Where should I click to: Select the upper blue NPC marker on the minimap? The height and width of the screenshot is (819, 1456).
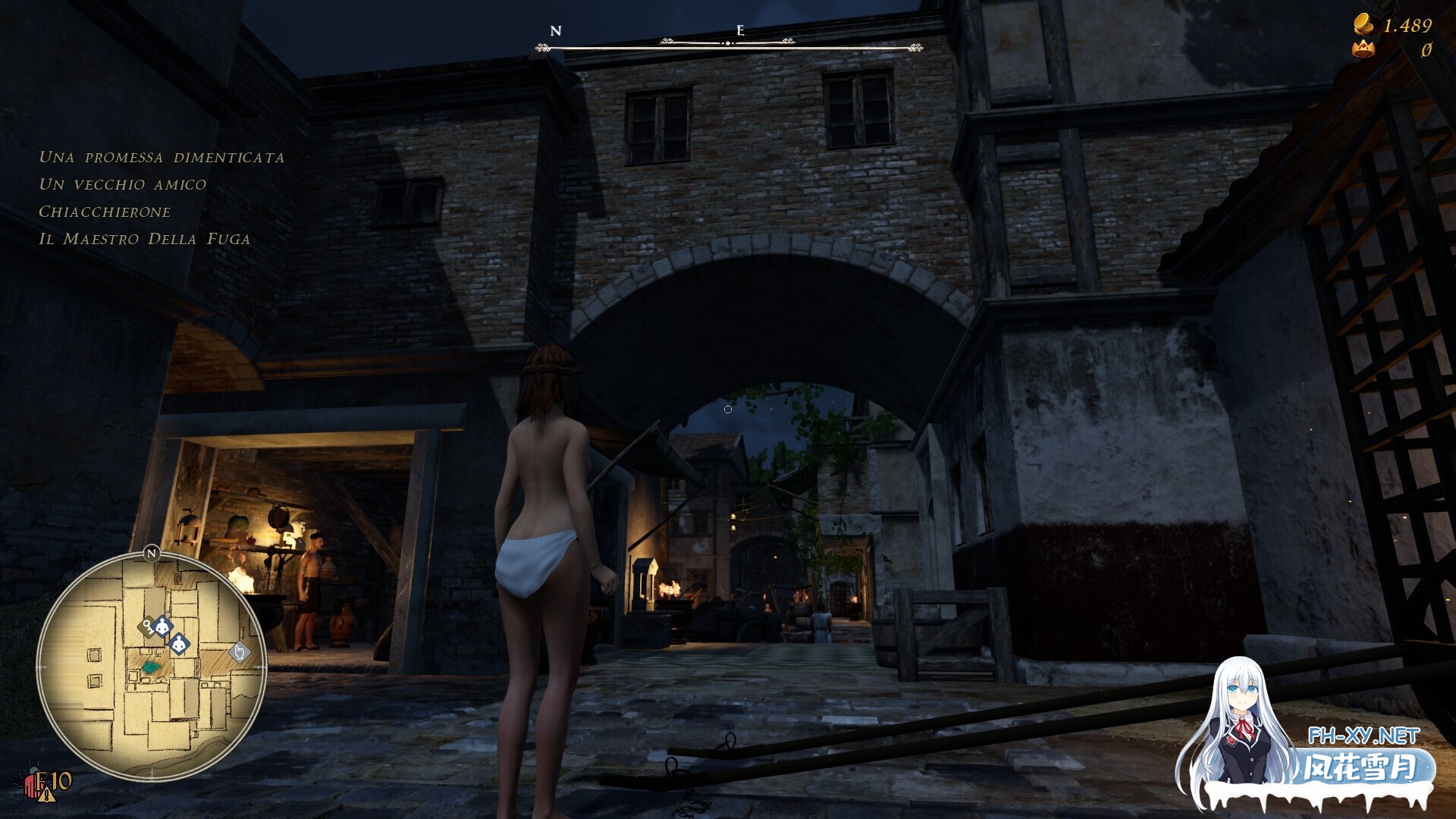coord(162,626)
